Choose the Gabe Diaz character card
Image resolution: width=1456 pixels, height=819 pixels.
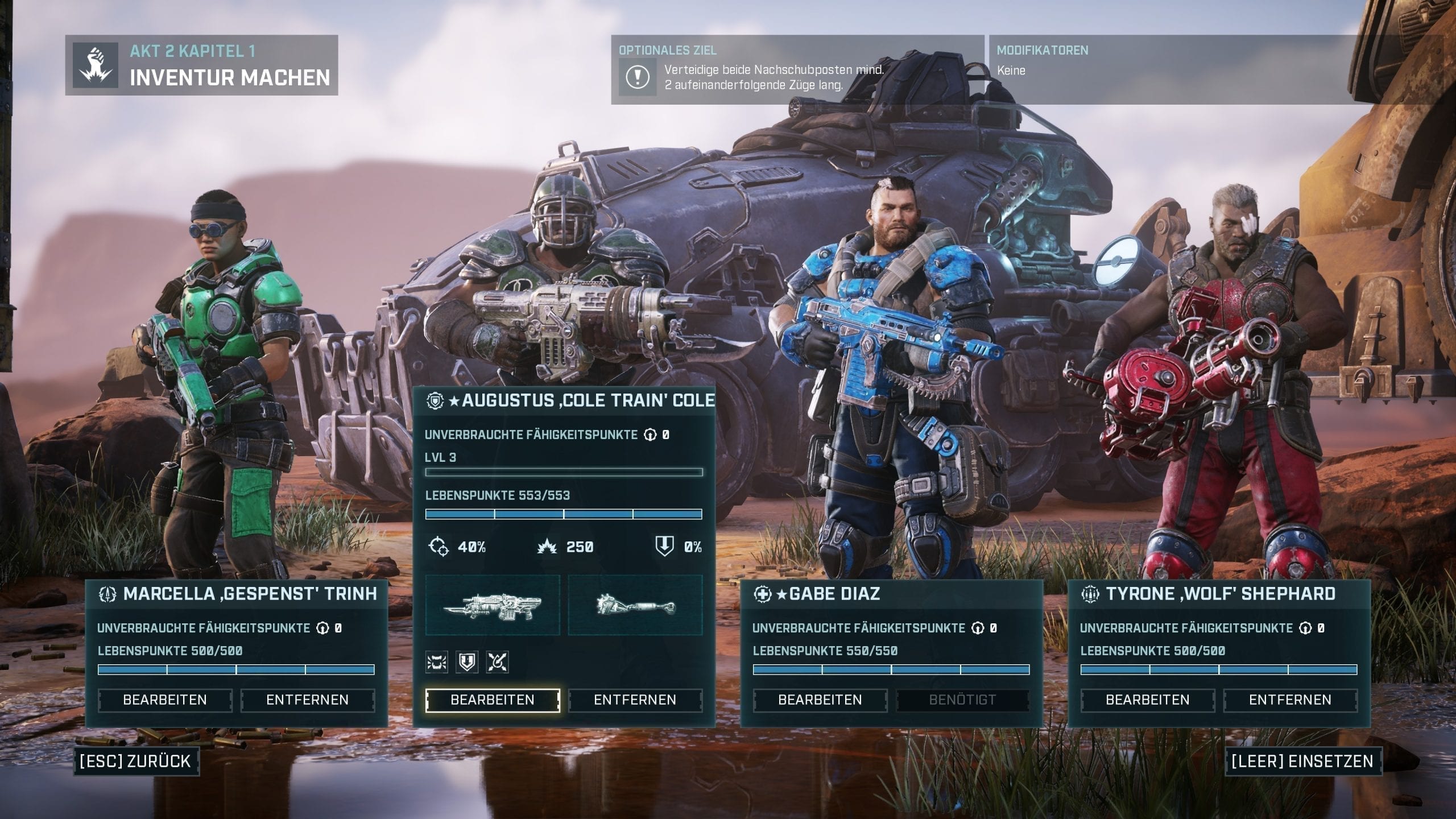891,594
